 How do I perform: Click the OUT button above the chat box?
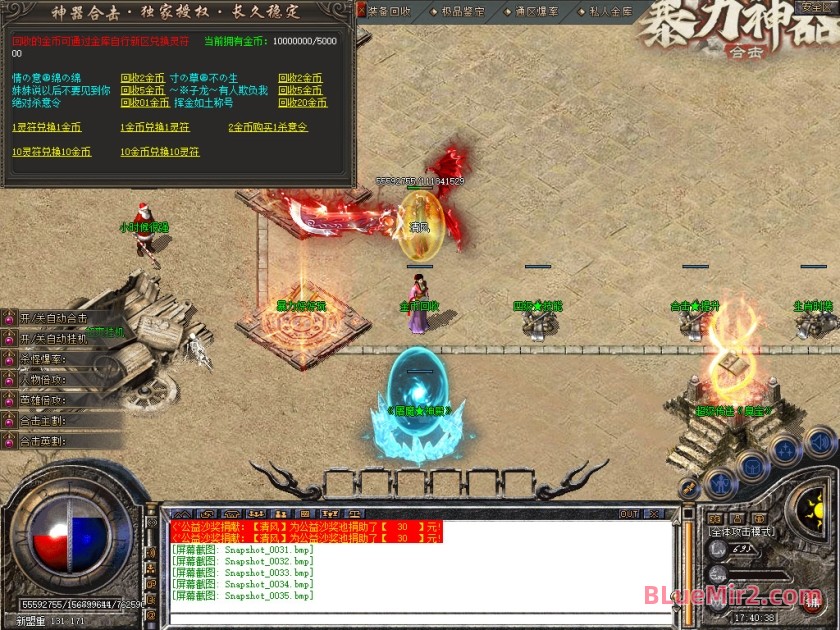(629, 514)
